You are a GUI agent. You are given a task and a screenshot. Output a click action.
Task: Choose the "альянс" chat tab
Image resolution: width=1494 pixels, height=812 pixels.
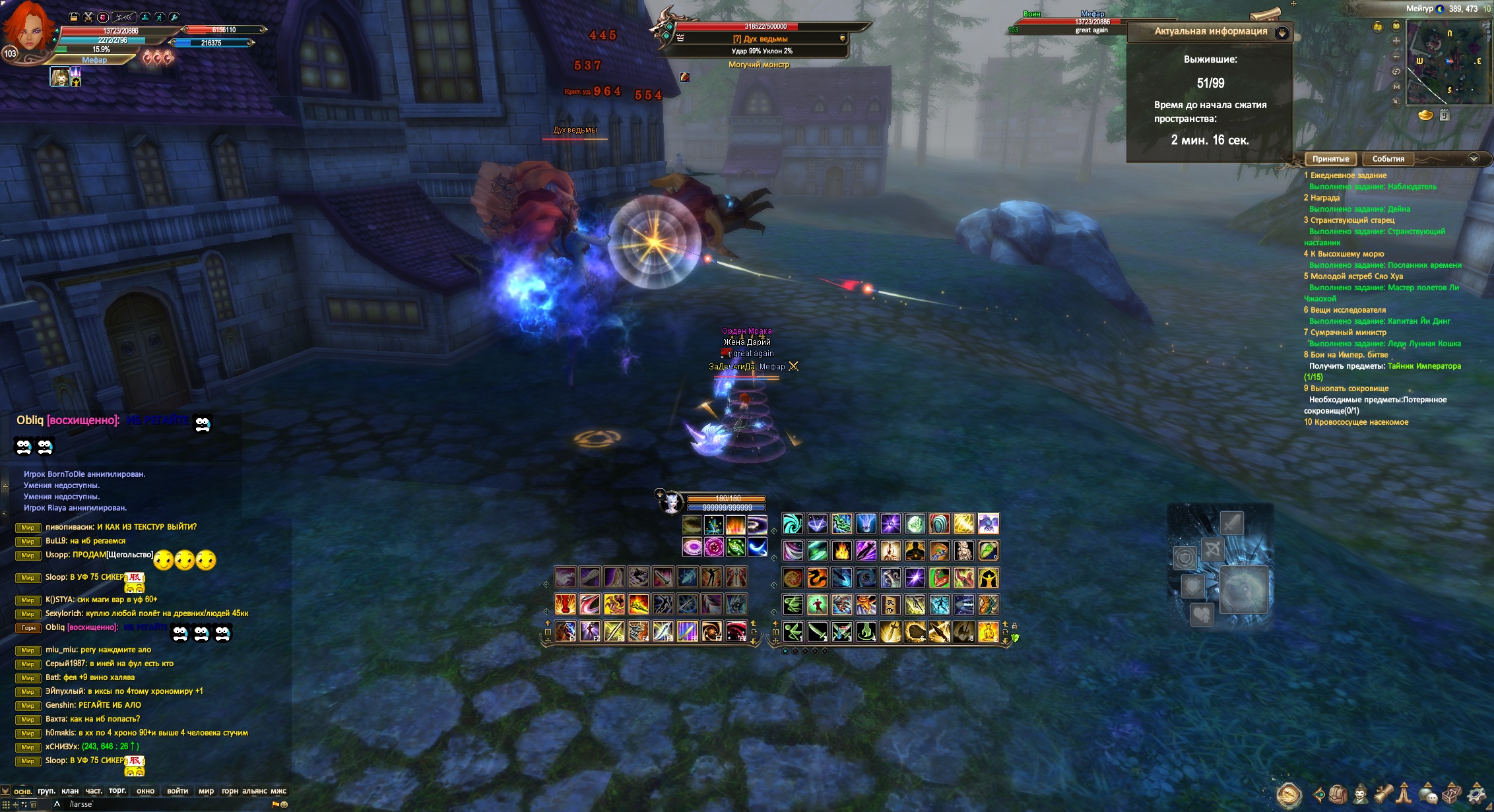255,791
